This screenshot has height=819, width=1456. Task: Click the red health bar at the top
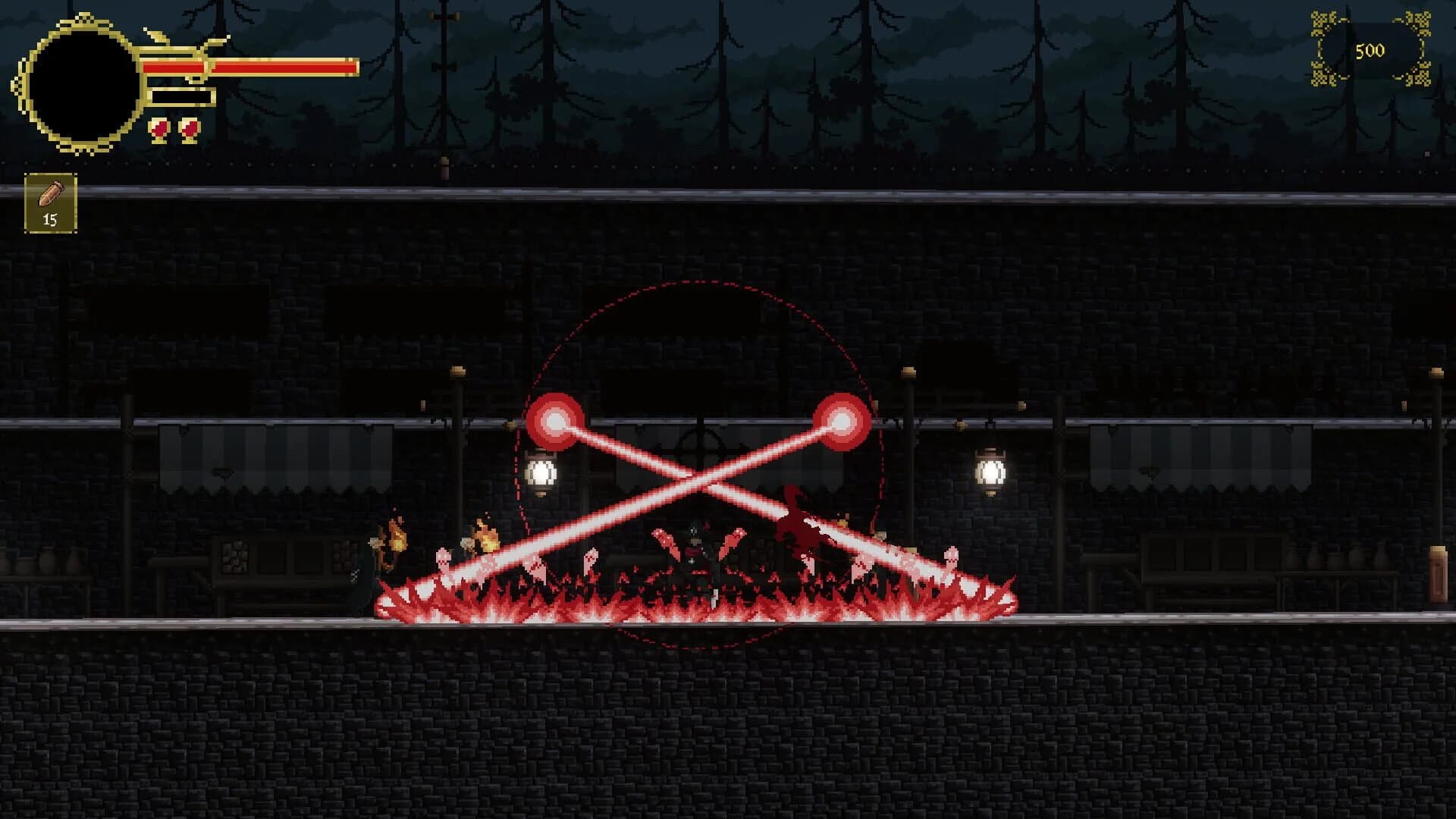point(250,67)
